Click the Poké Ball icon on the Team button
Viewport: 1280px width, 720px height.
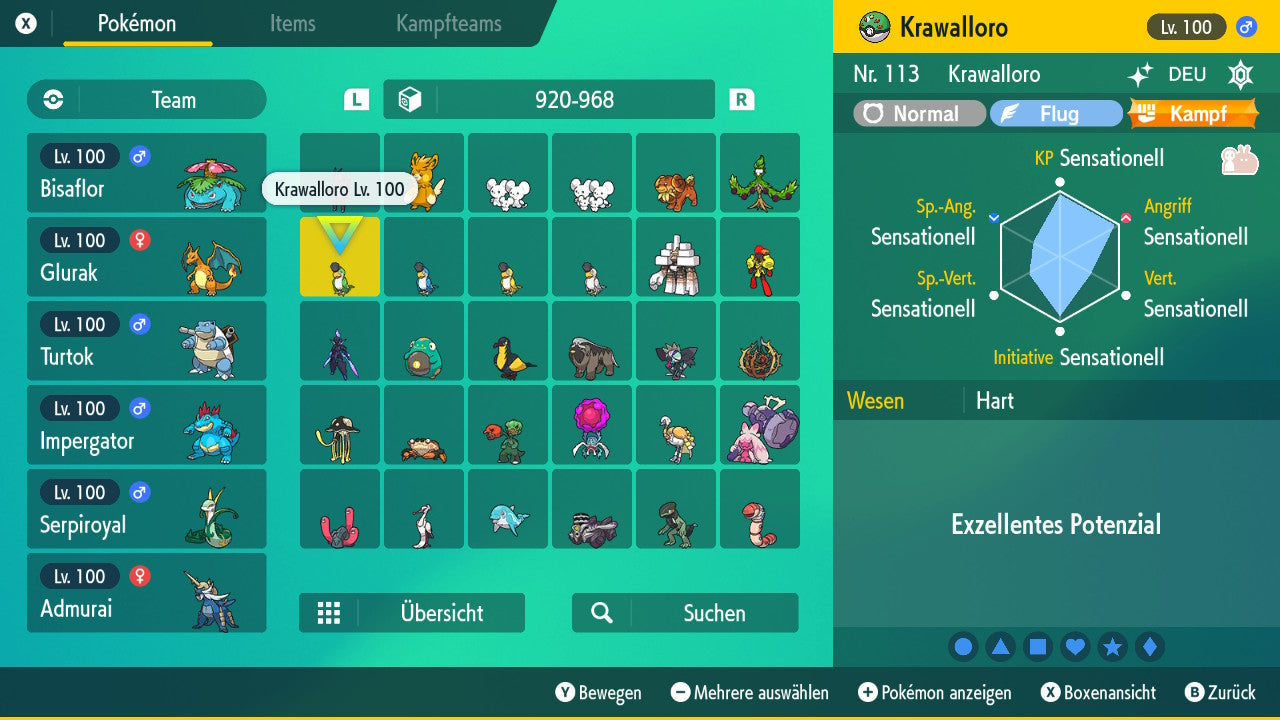51,99
